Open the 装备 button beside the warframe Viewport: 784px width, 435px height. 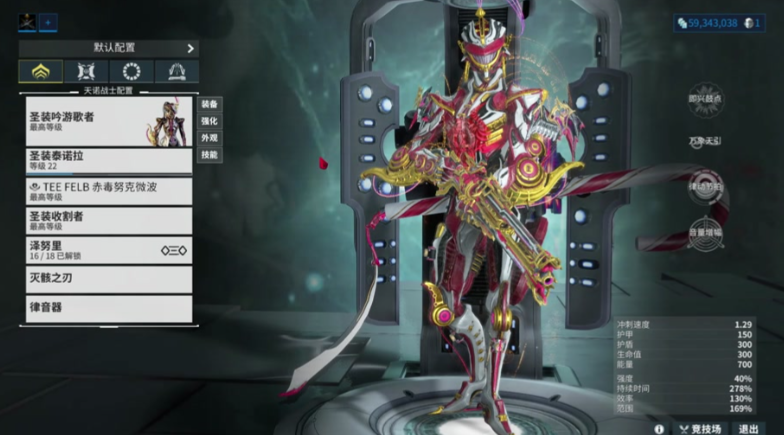209,104
